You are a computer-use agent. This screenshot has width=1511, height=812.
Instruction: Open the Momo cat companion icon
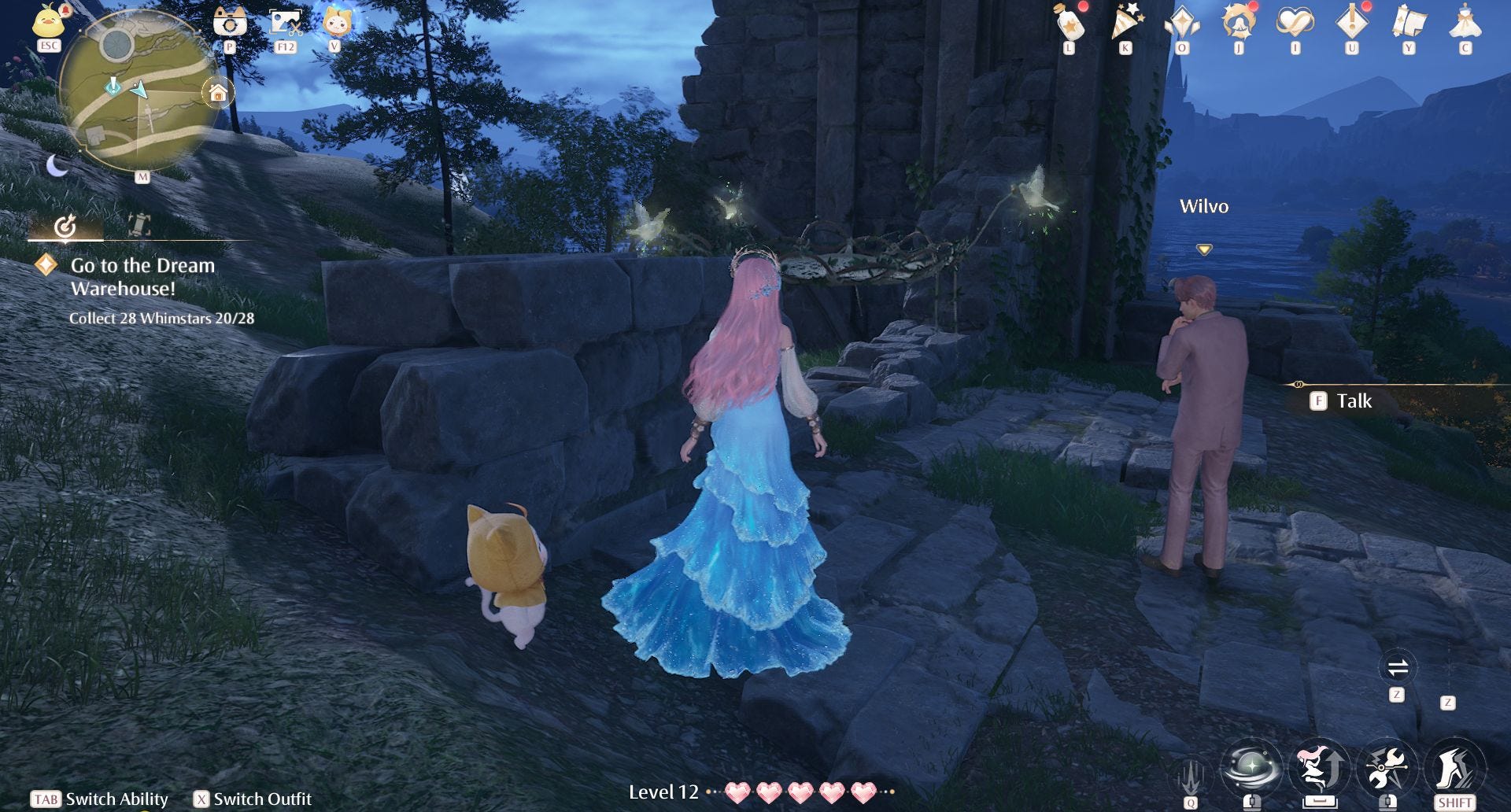[x=336, y=20]
